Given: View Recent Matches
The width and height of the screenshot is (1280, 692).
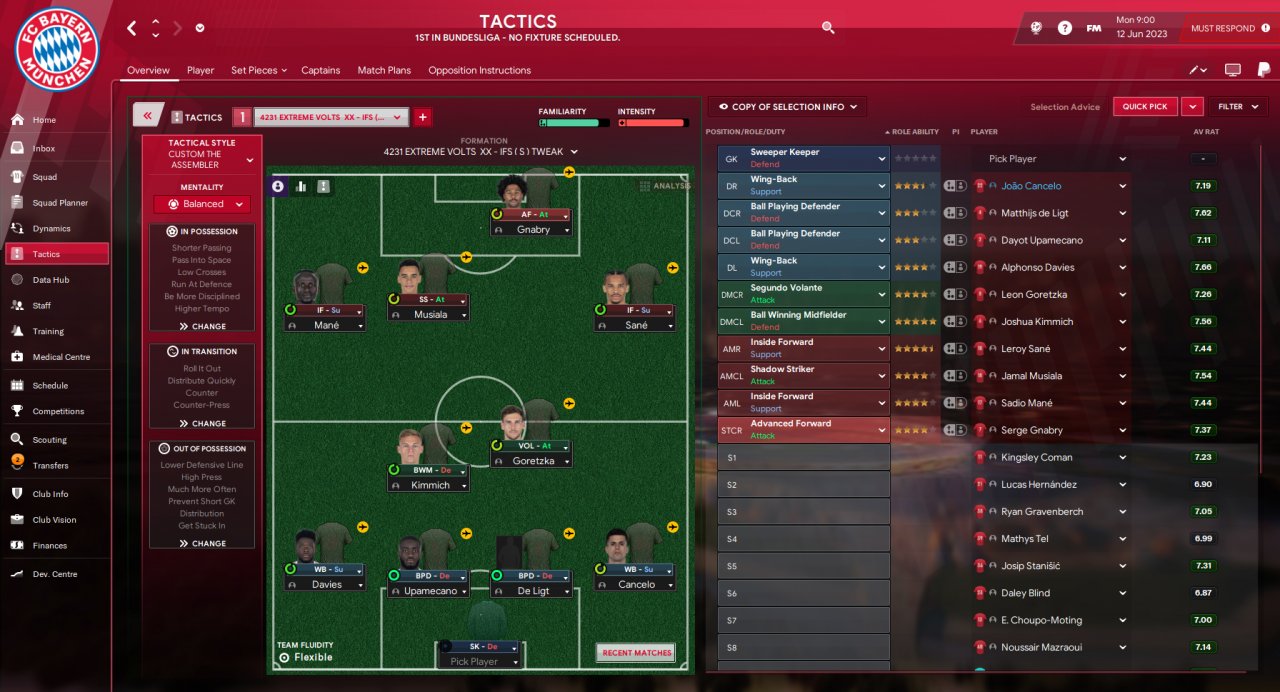Looking at the screenshot, I should click(x=636, y=653).
